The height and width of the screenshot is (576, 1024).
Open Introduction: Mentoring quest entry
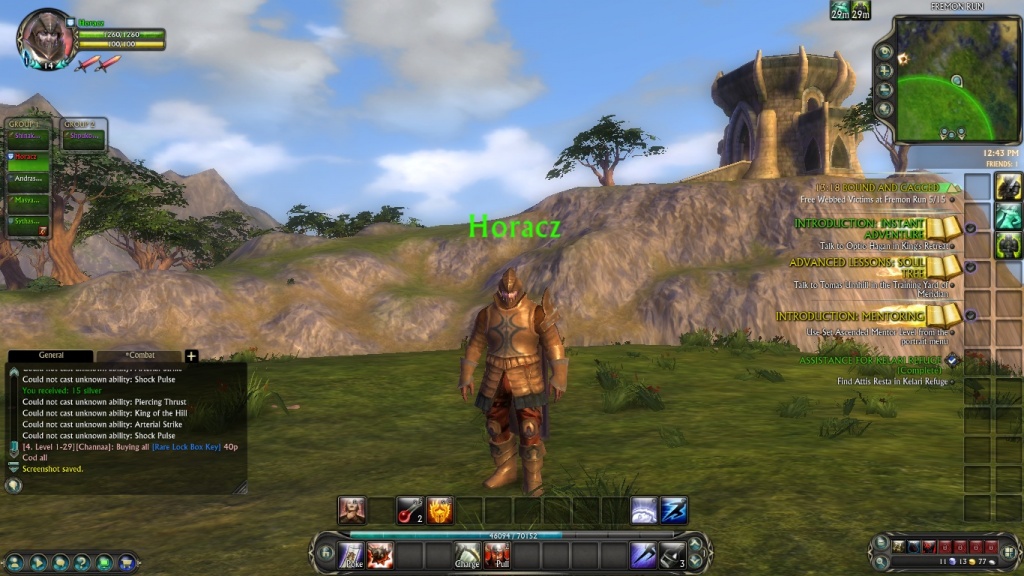coord(850,316)
